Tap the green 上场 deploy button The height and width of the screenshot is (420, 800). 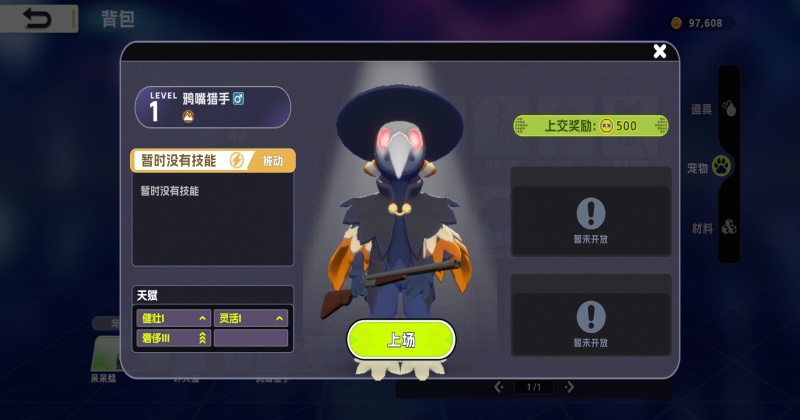click(x=401, y=340)
